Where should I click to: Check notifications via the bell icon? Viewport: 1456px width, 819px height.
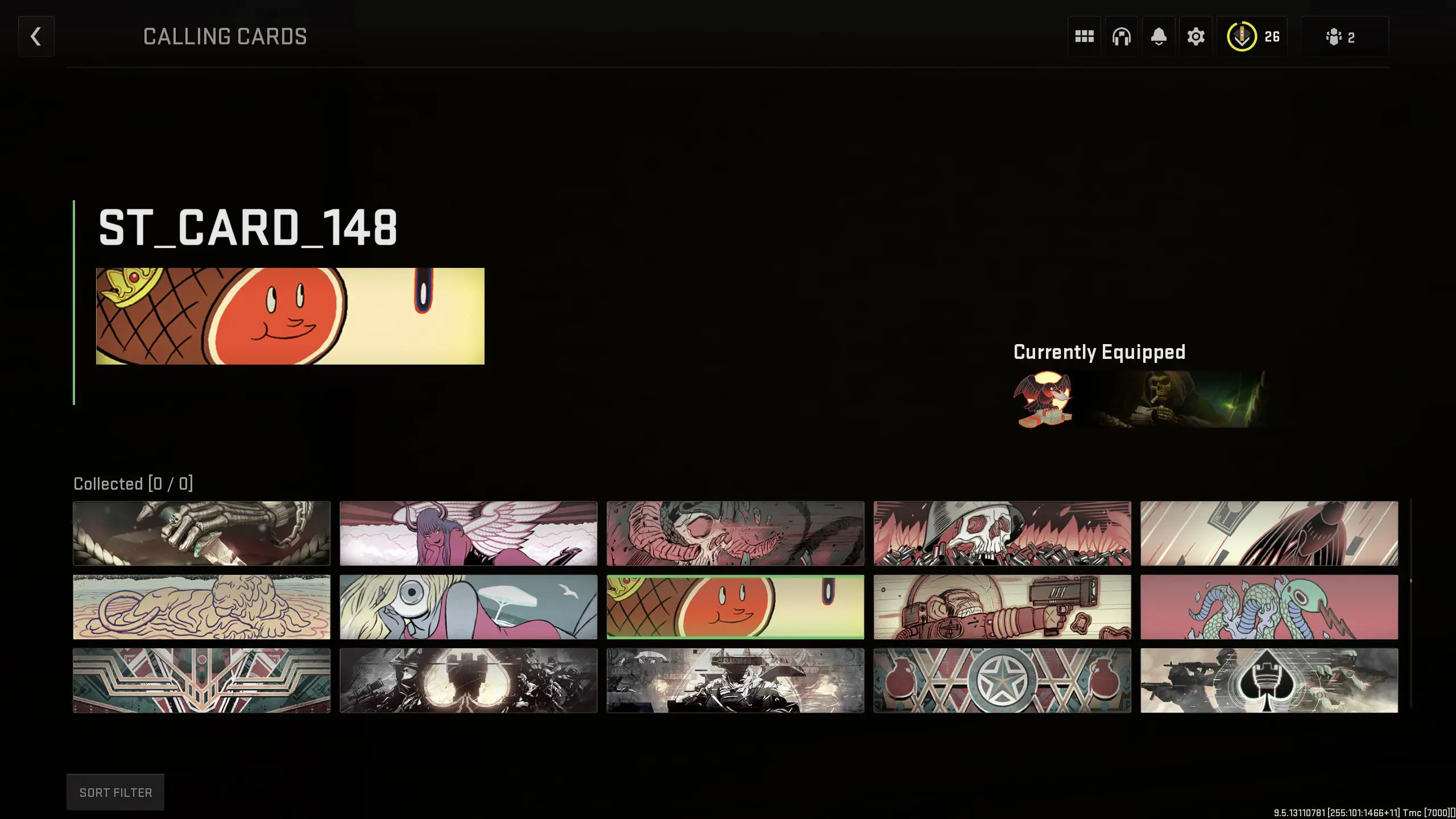(1159, 36)
